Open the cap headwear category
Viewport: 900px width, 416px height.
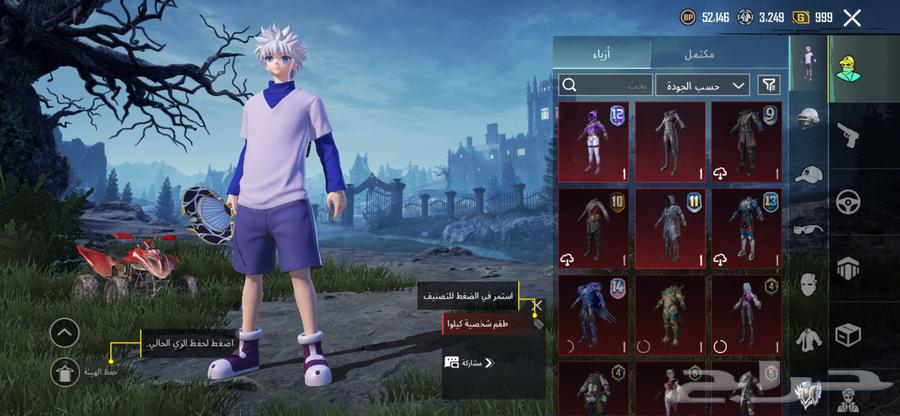(x=808, y=173)
